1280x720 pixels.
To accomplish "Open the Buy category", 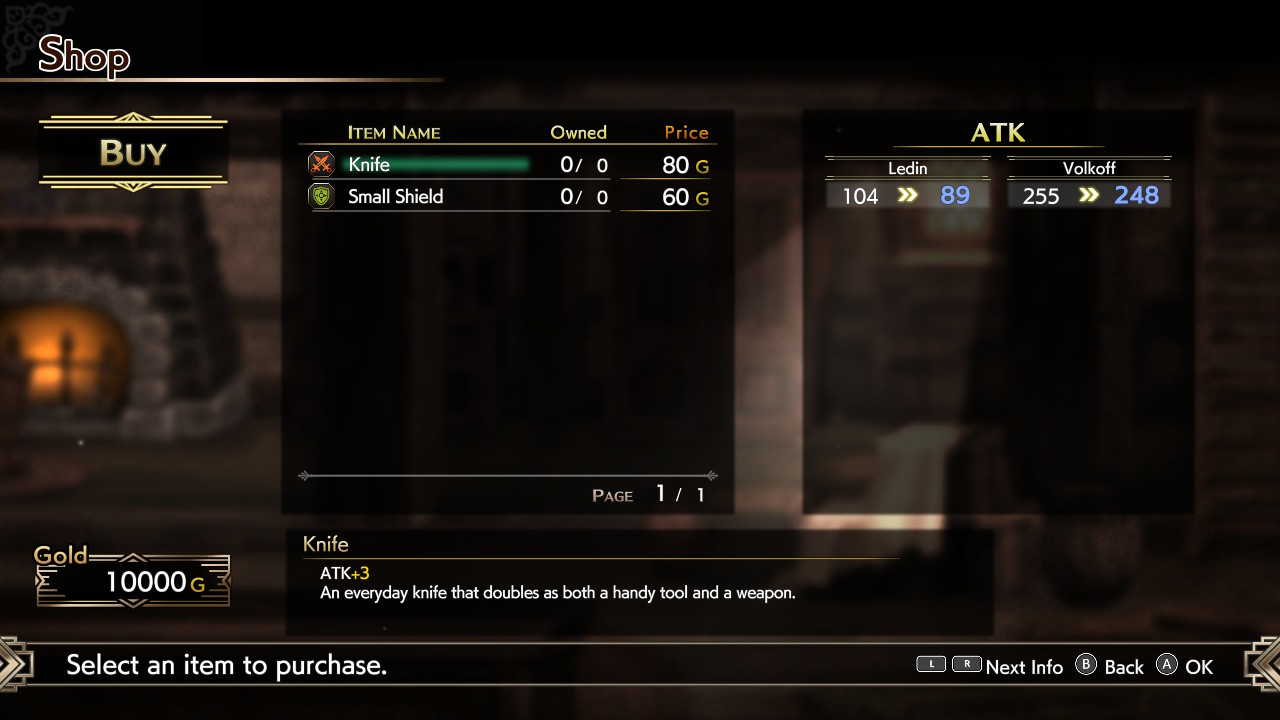I will [x=133, y=153].
